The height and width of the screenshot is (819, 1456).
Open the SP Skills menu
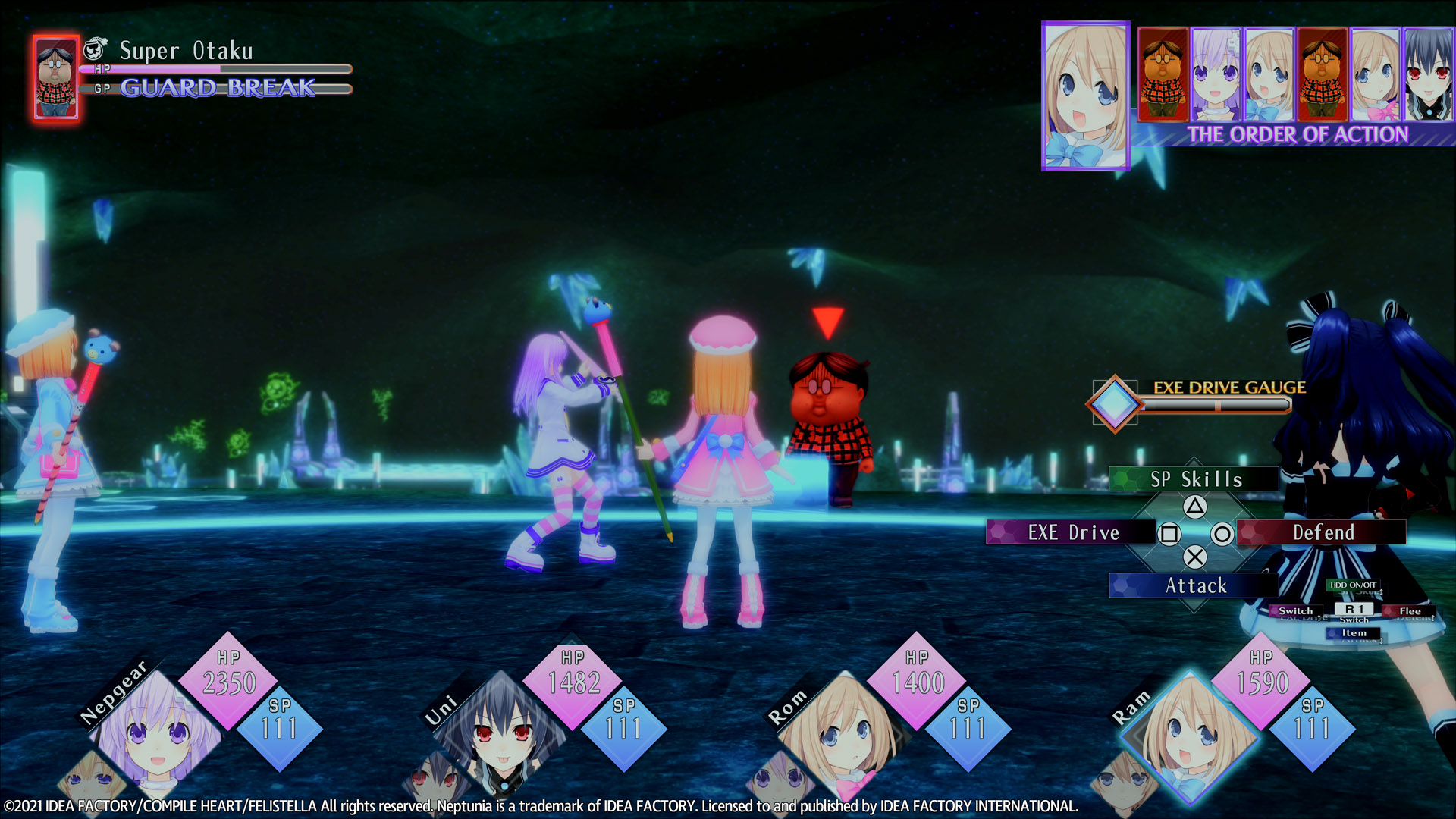pos(1194,479)
